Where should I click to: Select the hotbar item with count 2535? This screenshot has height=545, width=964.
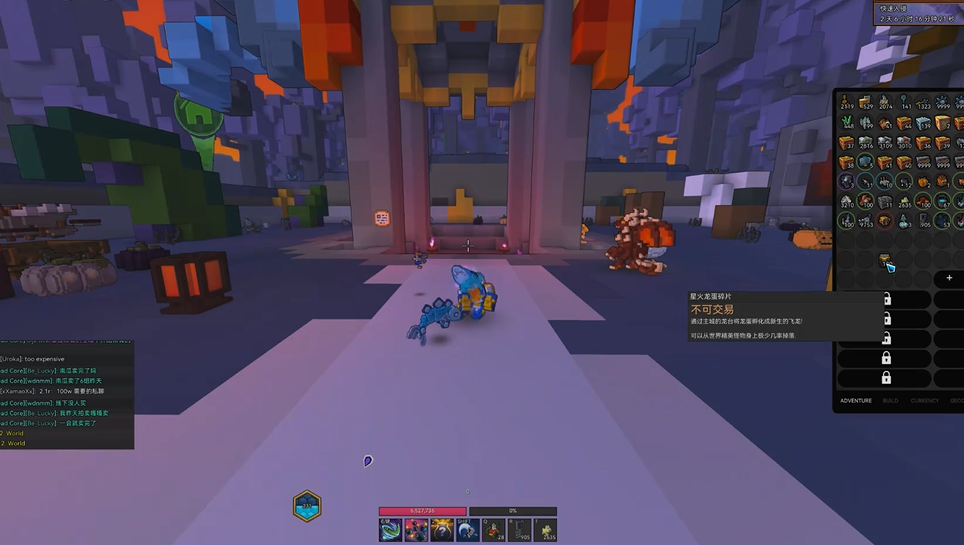coord(546,529)
